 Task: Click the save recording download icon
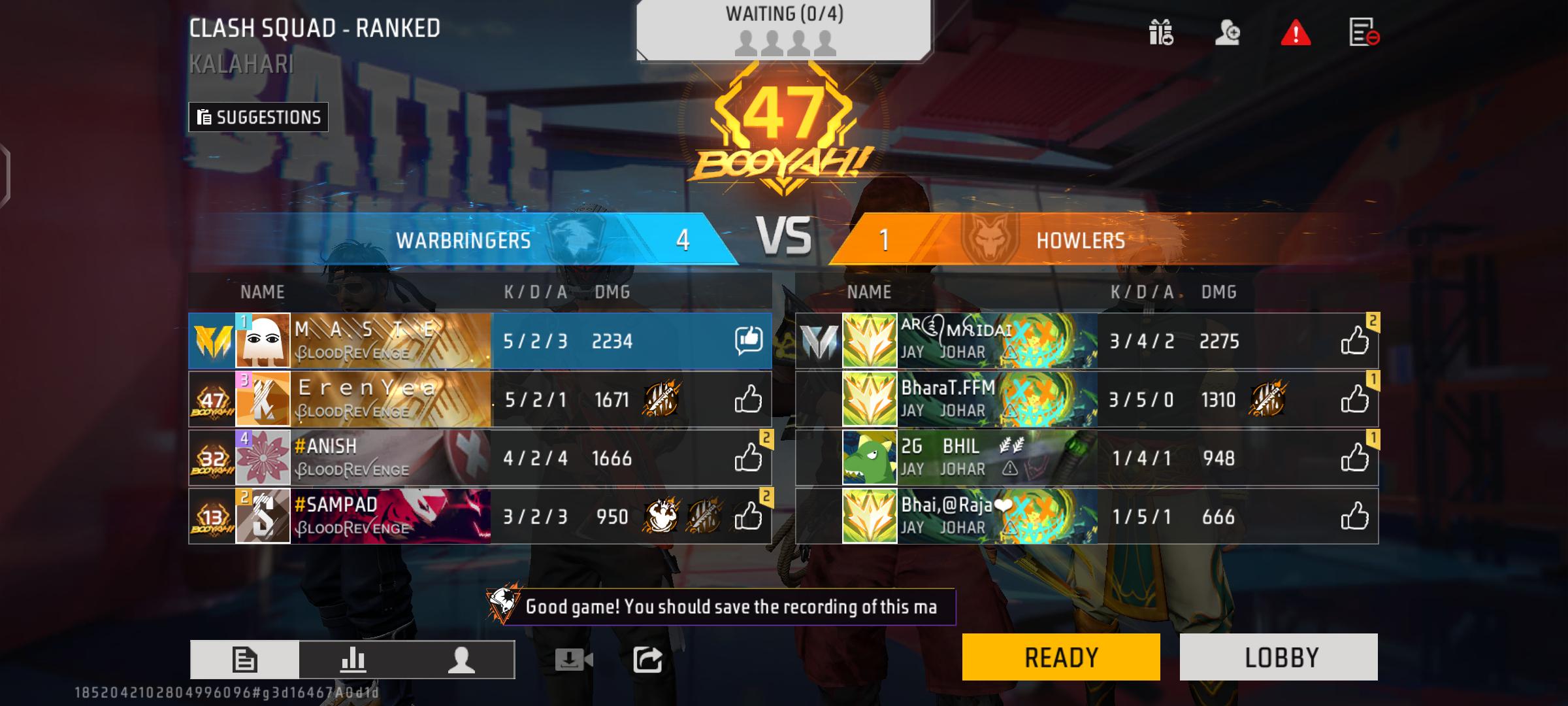pos(571,660)
